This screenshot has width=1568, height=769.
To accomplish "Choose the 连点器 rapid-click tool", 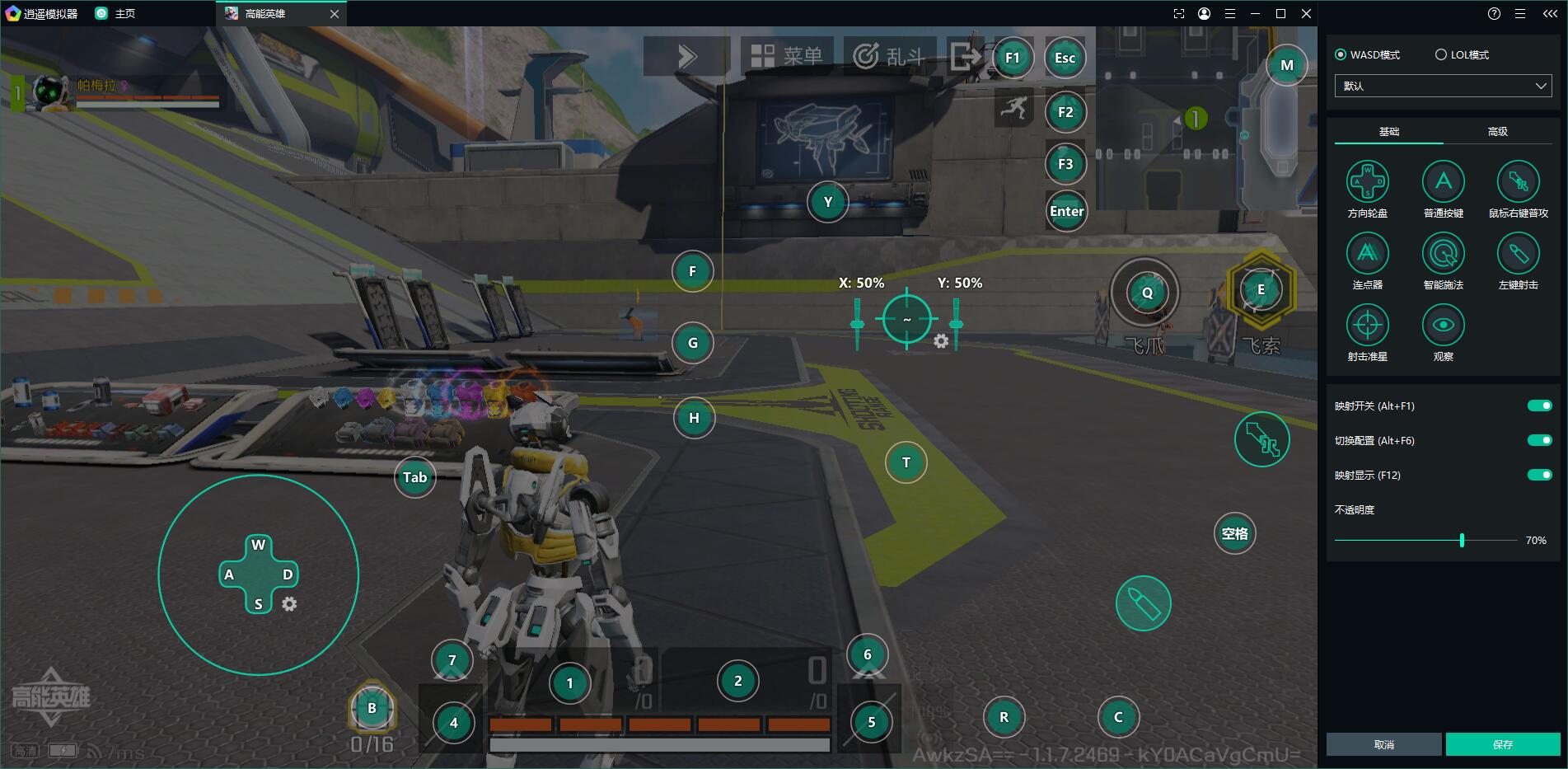I will tap(1367, 254).
